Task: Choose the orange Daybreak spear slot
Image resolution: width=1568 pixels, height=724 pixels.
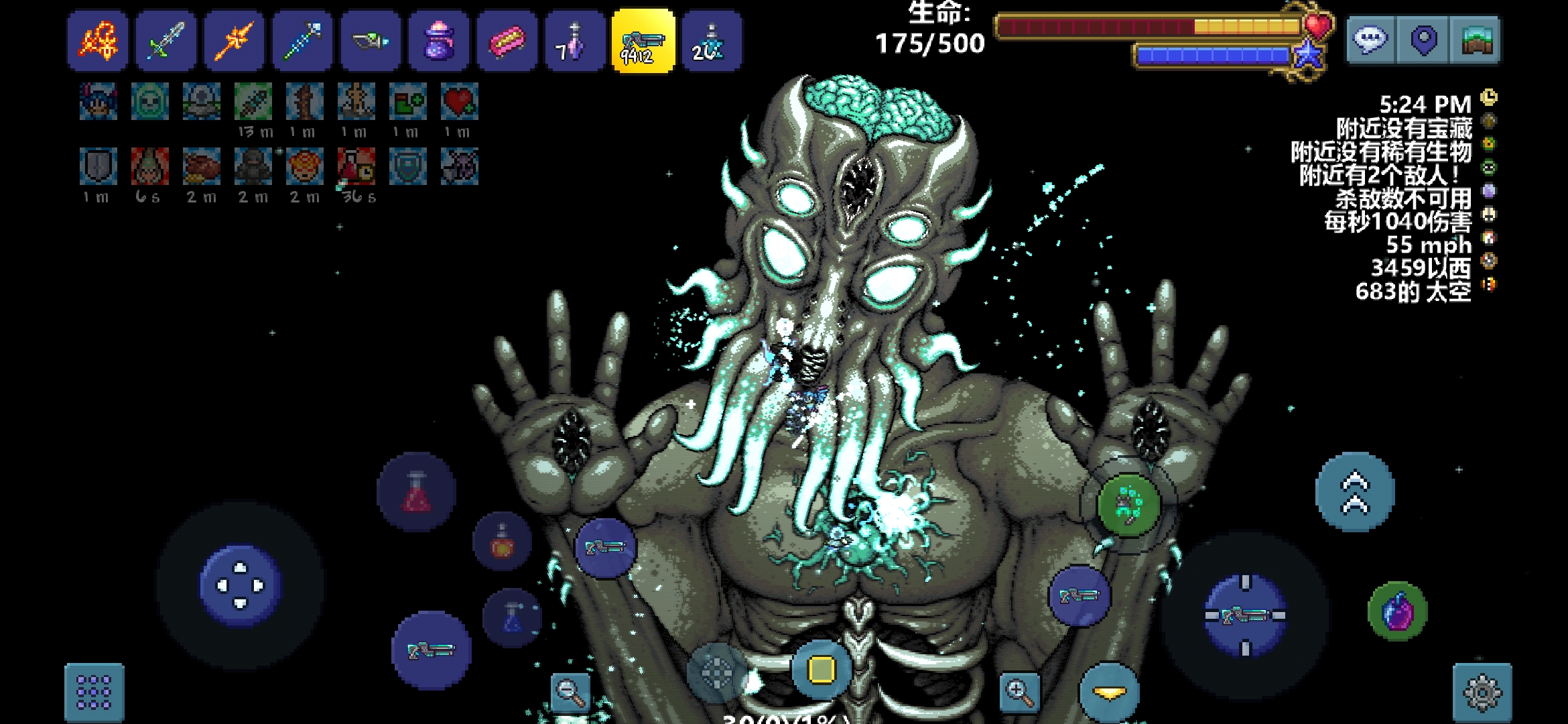Action: 235,41
